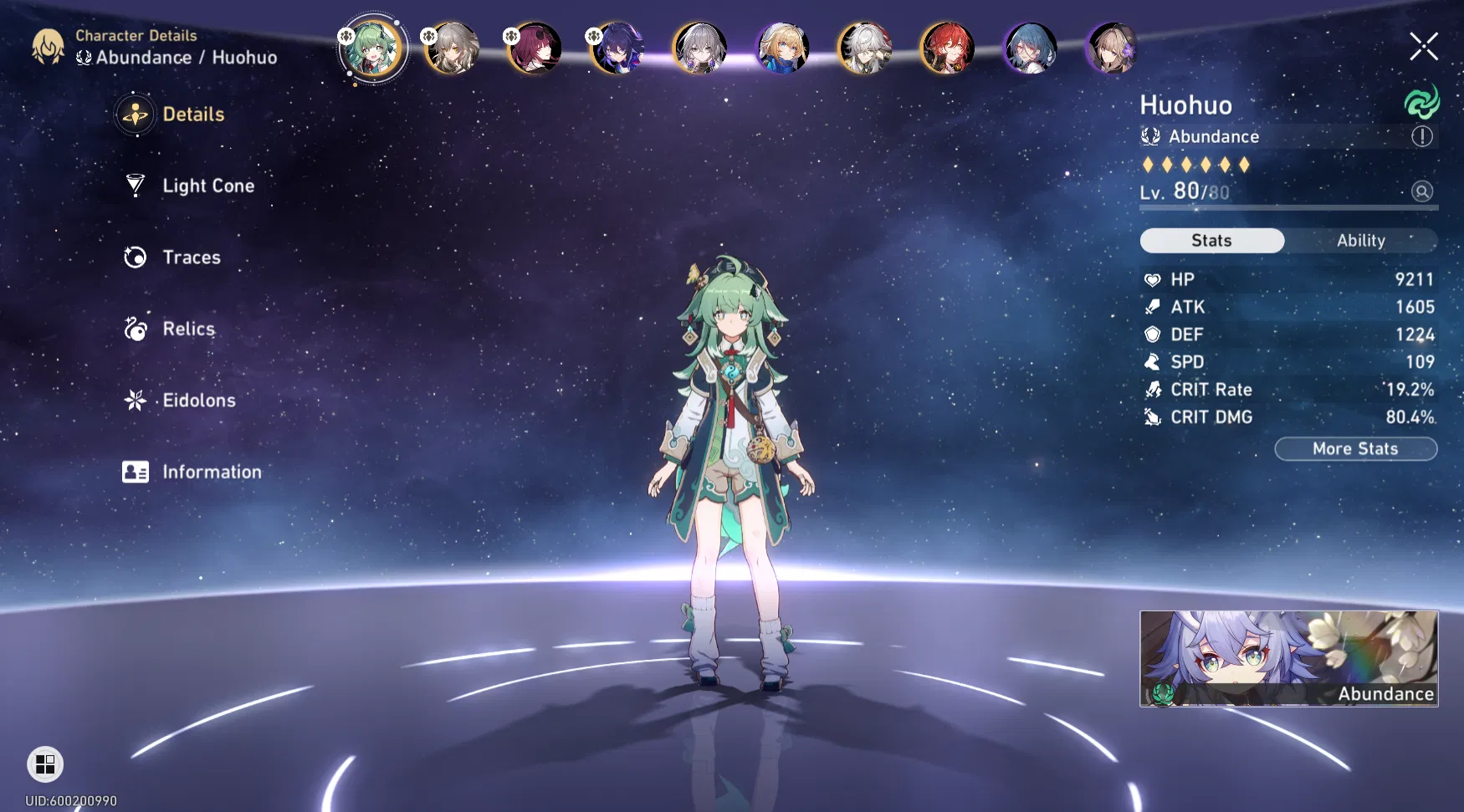Open the currently selected Huohuo portrait
The image size is (1464, 812).
pyautogui.click(x=372, y=48)
